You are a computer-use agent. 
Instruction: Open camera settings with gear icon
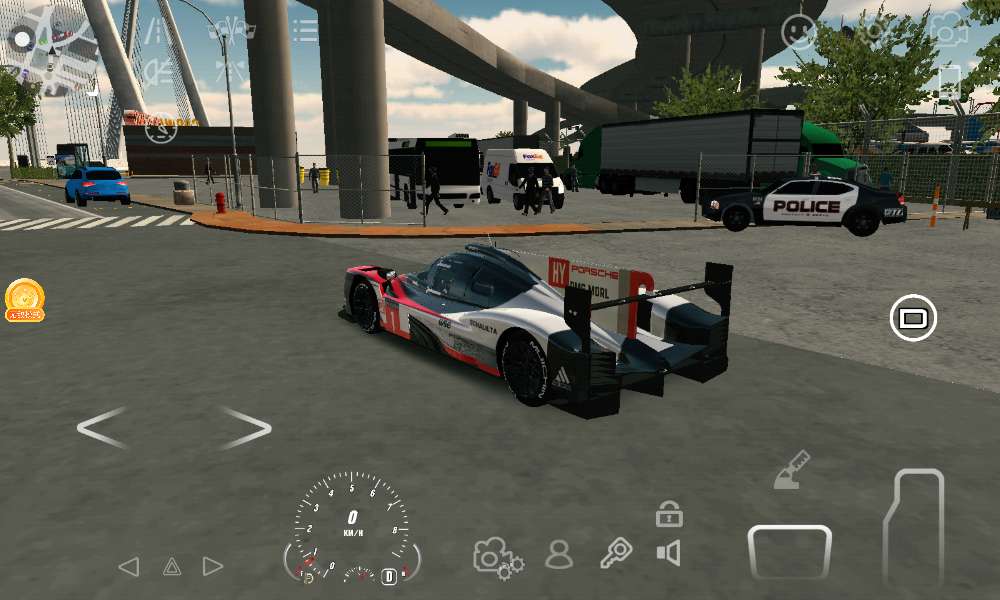click(498, 557)
